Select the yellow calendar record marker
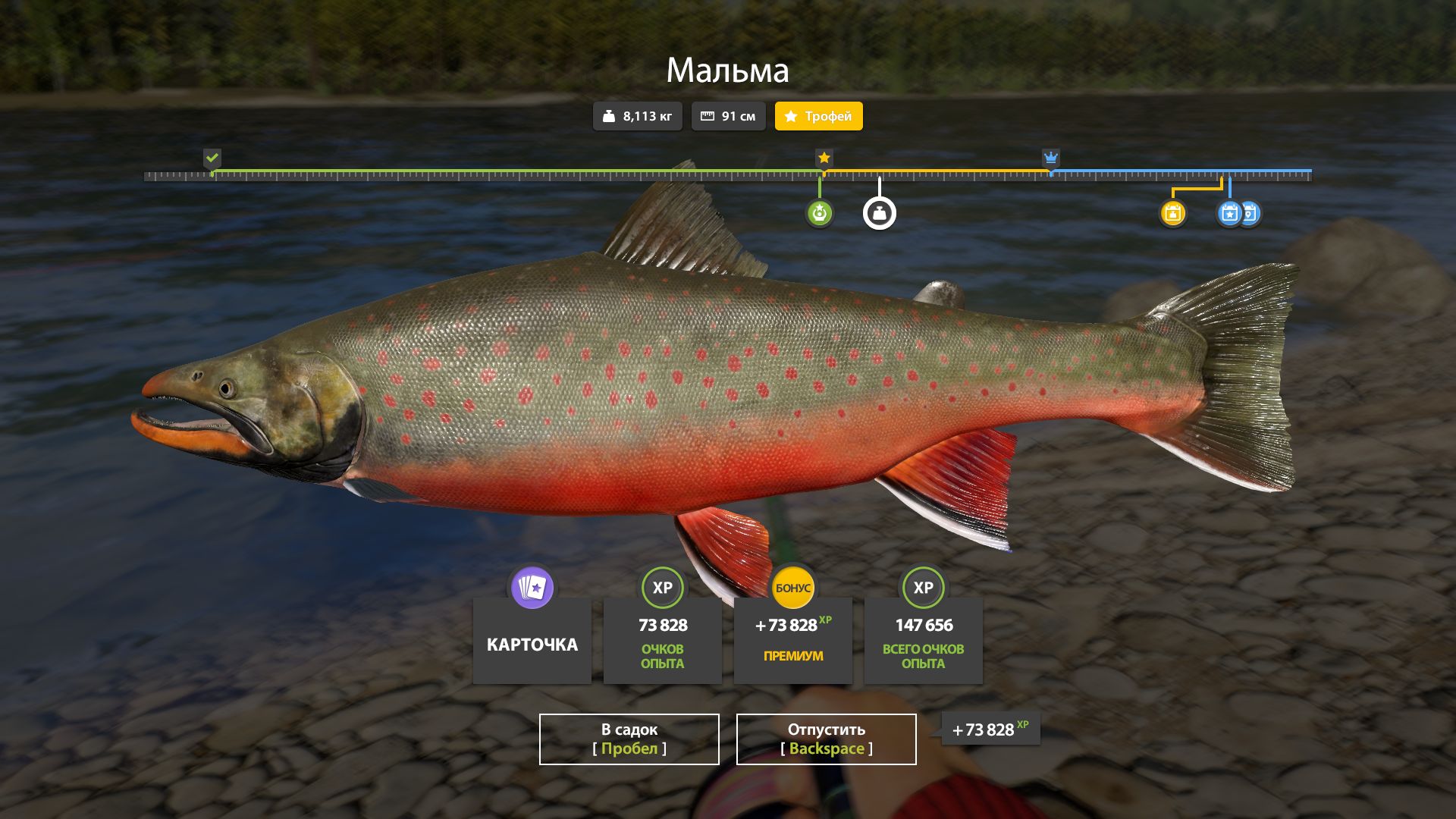 pyautogui.click(x=1172, y=213)
